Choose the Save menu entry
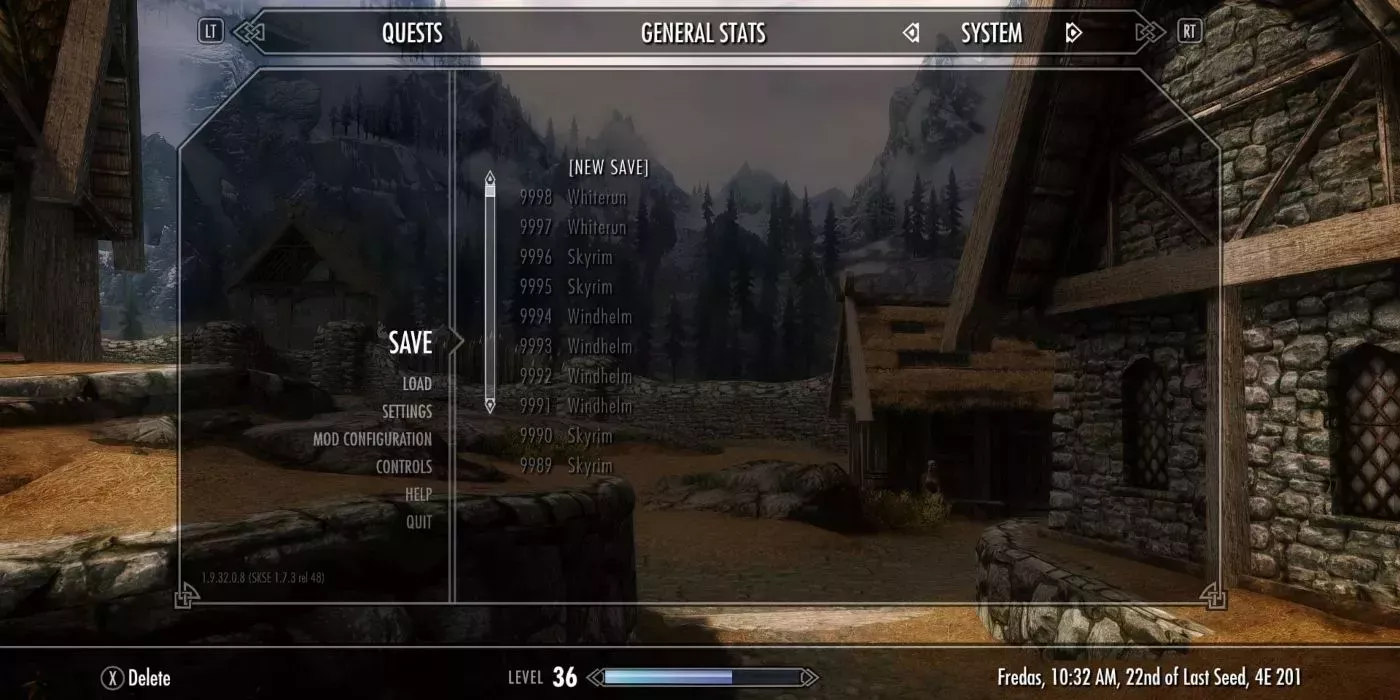Image resolution: width=1400 pixels, height=700 pixels. [410, 343]
